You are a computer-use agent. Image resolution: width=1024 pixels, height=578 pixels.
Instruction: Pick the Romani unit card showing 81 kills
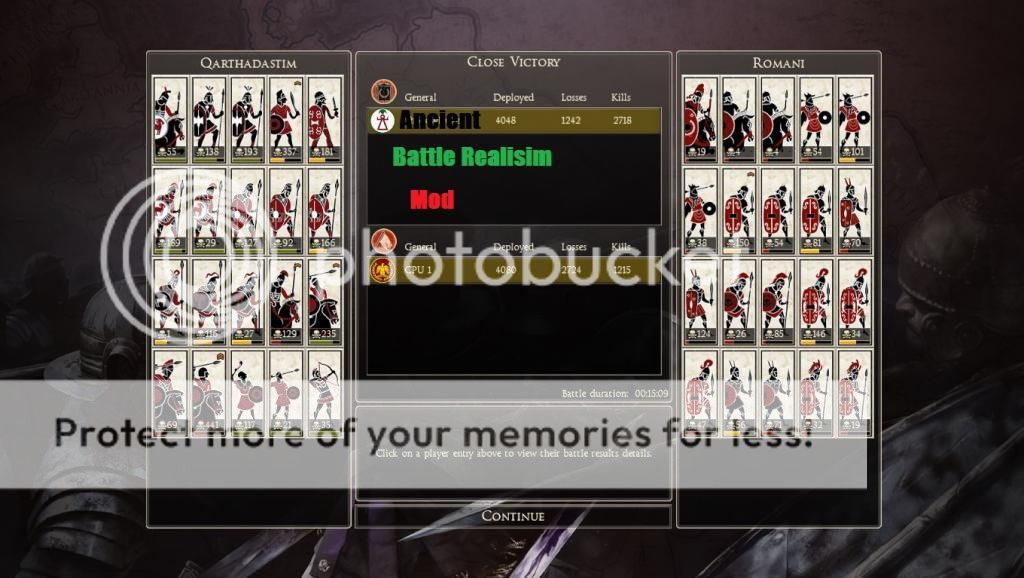pyautogui.click(x=815, y=209)
